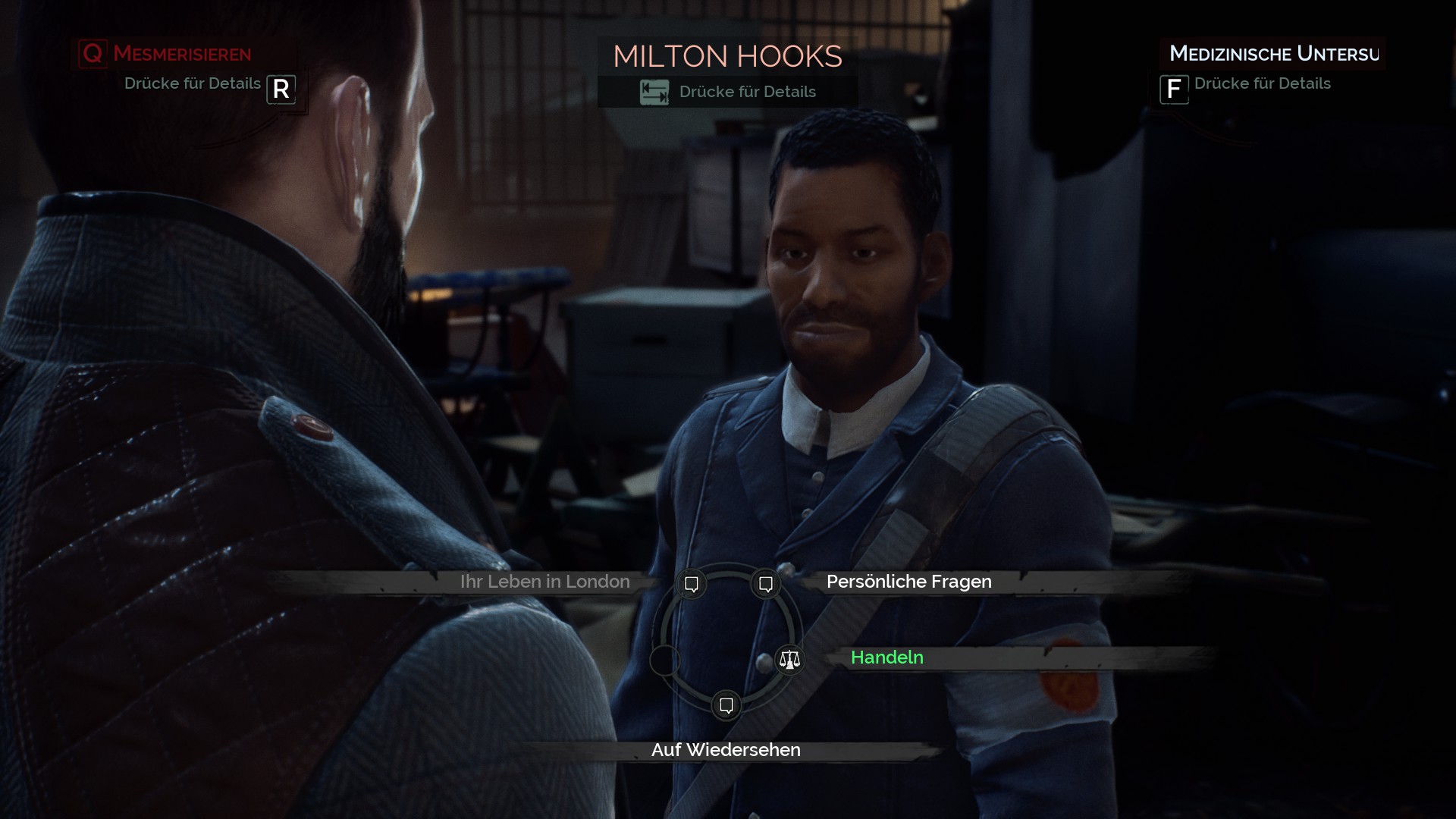
Task: Show details under Milton Hooks' name
Action: pos(728,92)
